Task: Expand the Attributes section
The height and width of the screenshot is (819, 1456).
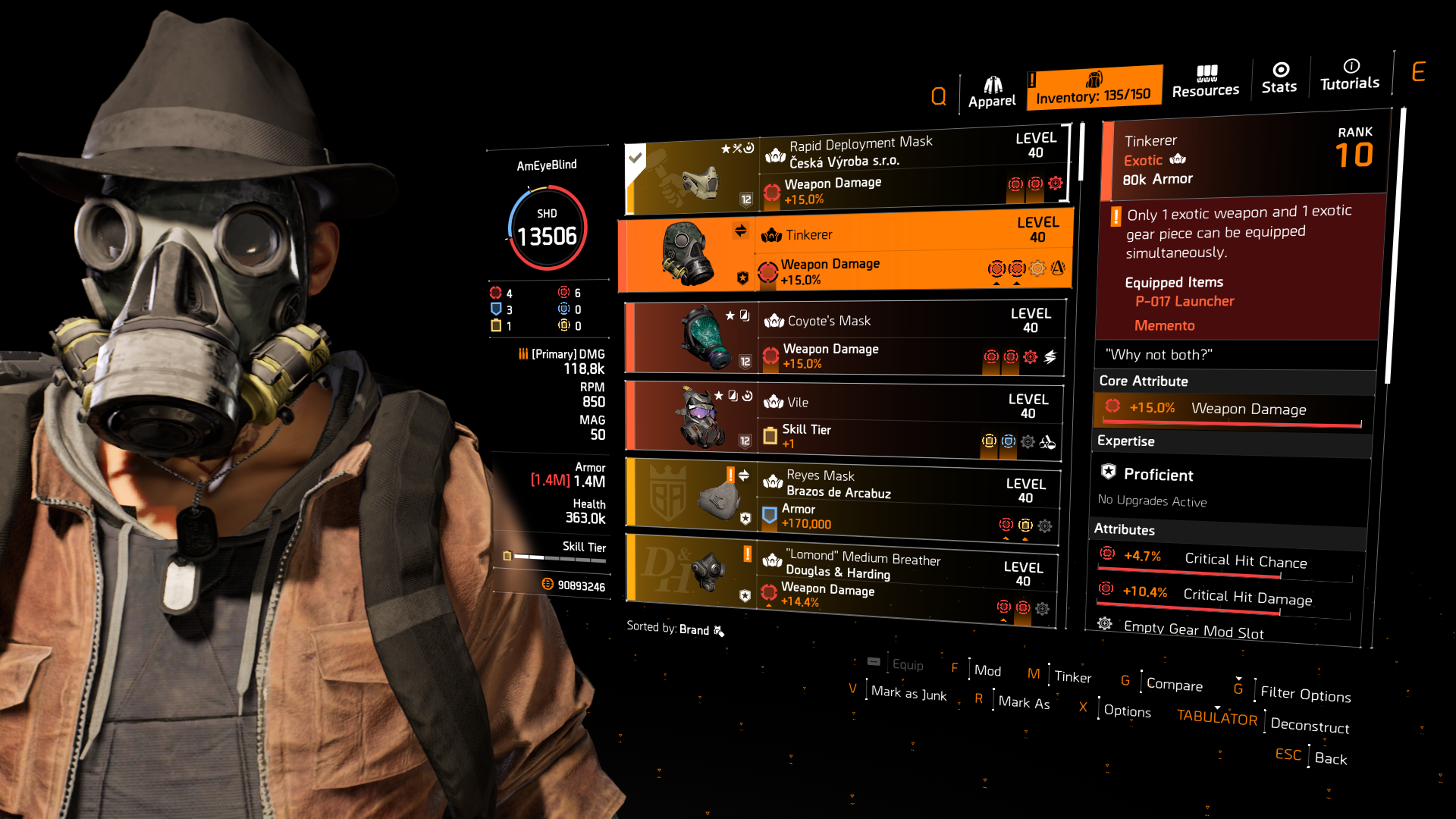Action: tap(1124, 529)
